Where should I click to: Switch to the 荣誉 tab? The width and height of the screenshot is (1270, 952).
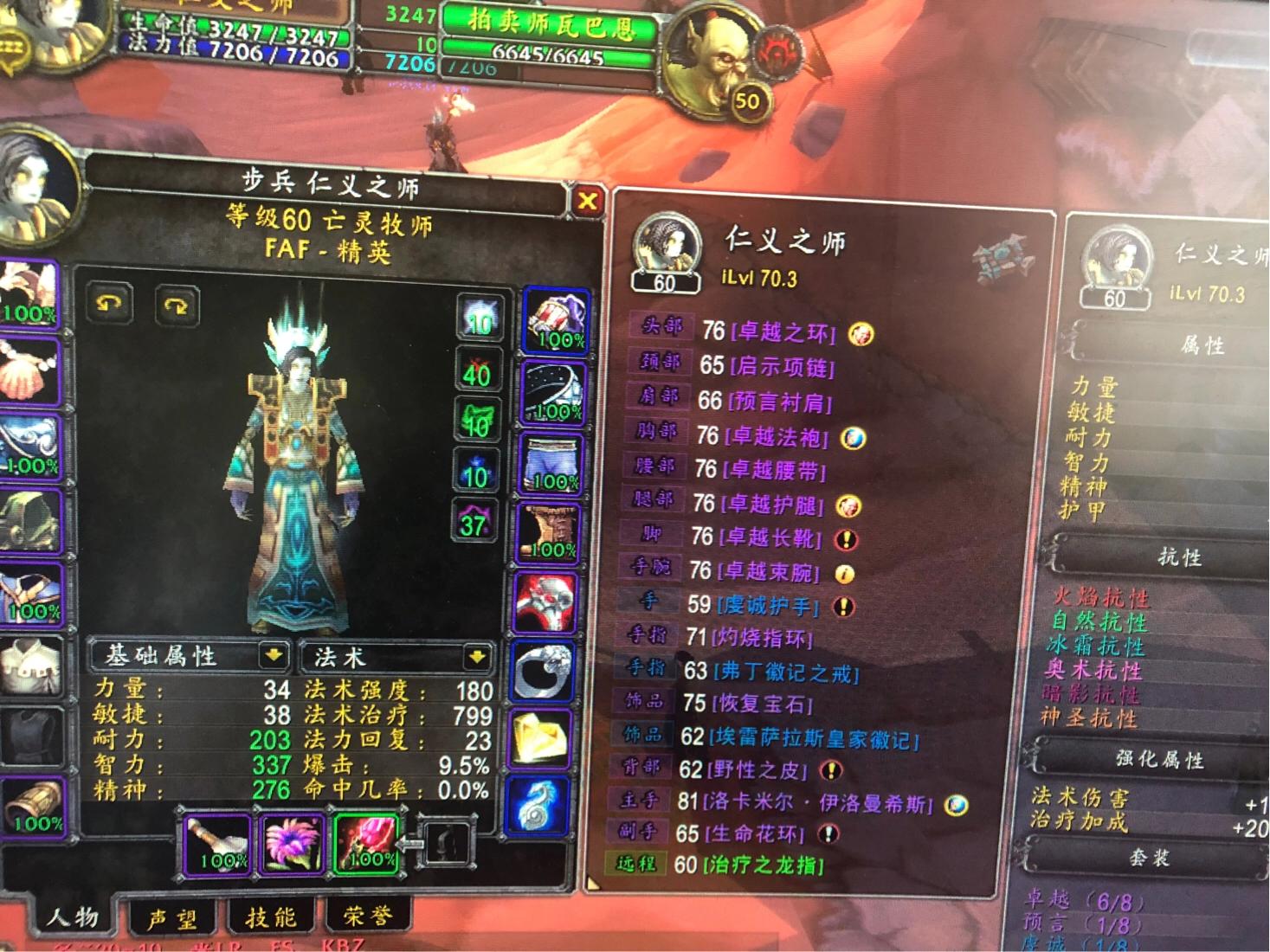pyautogui.click(x=367, y=916)
